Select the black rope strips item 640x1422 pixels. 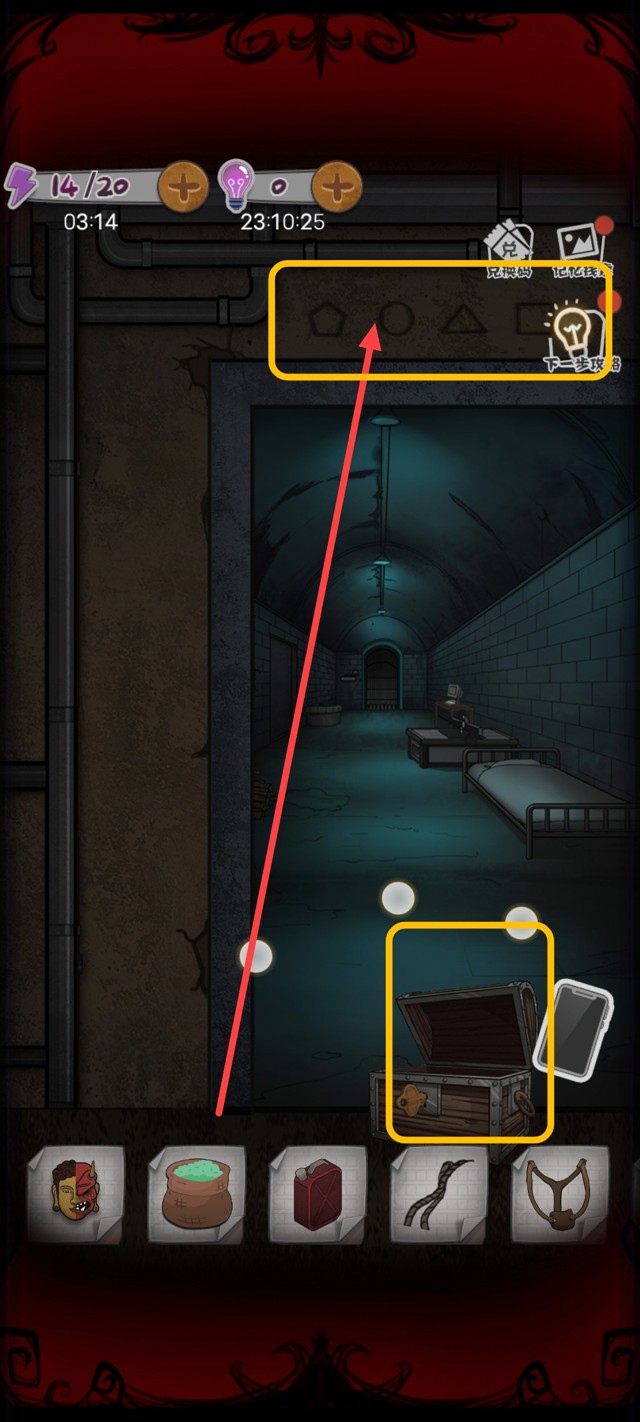(x=438, y=1194)
